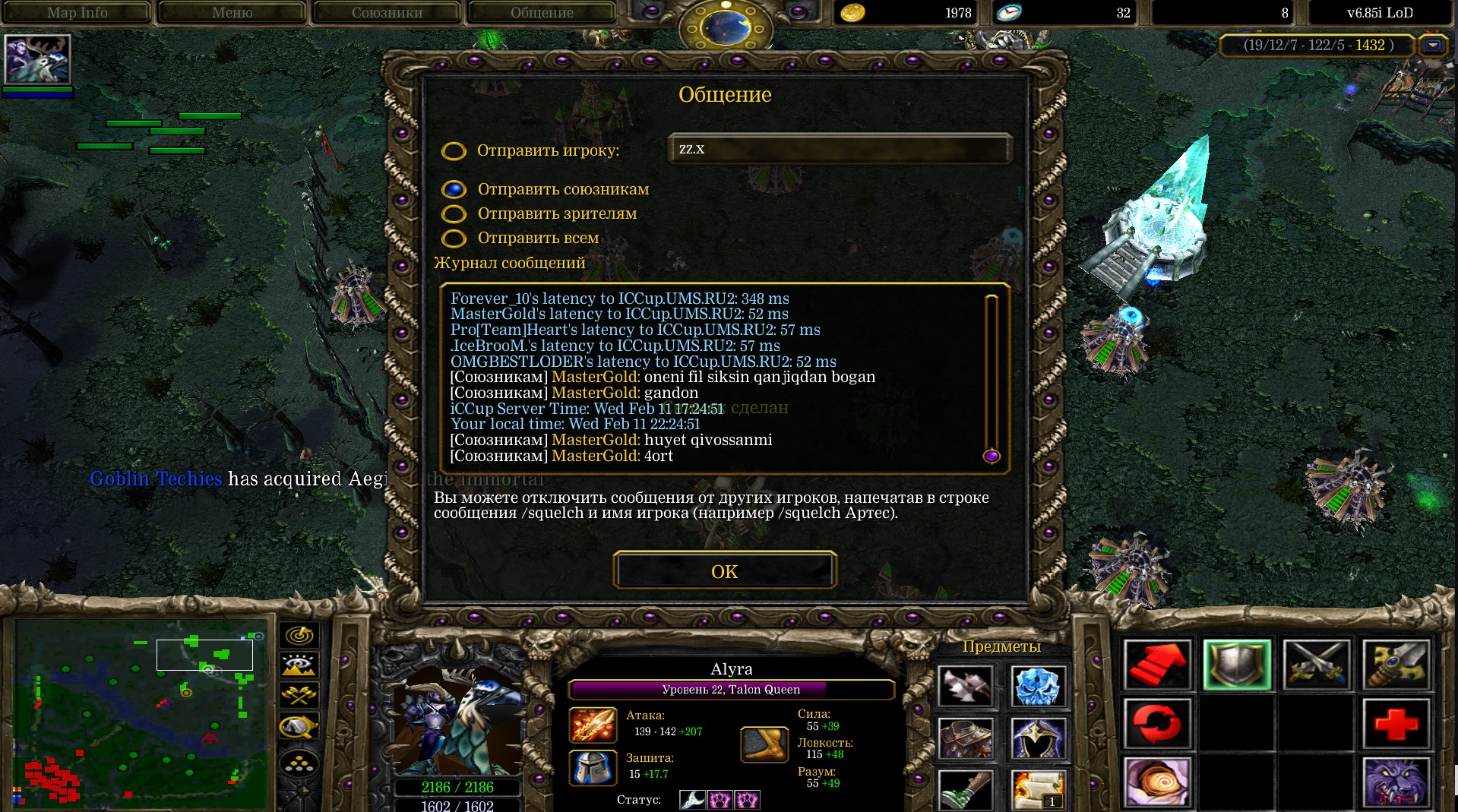Image resolution: width=1458 pixels, height=812 pixels.
Task: Toggle the formation movement button
Action: click(x=299, y=762)
